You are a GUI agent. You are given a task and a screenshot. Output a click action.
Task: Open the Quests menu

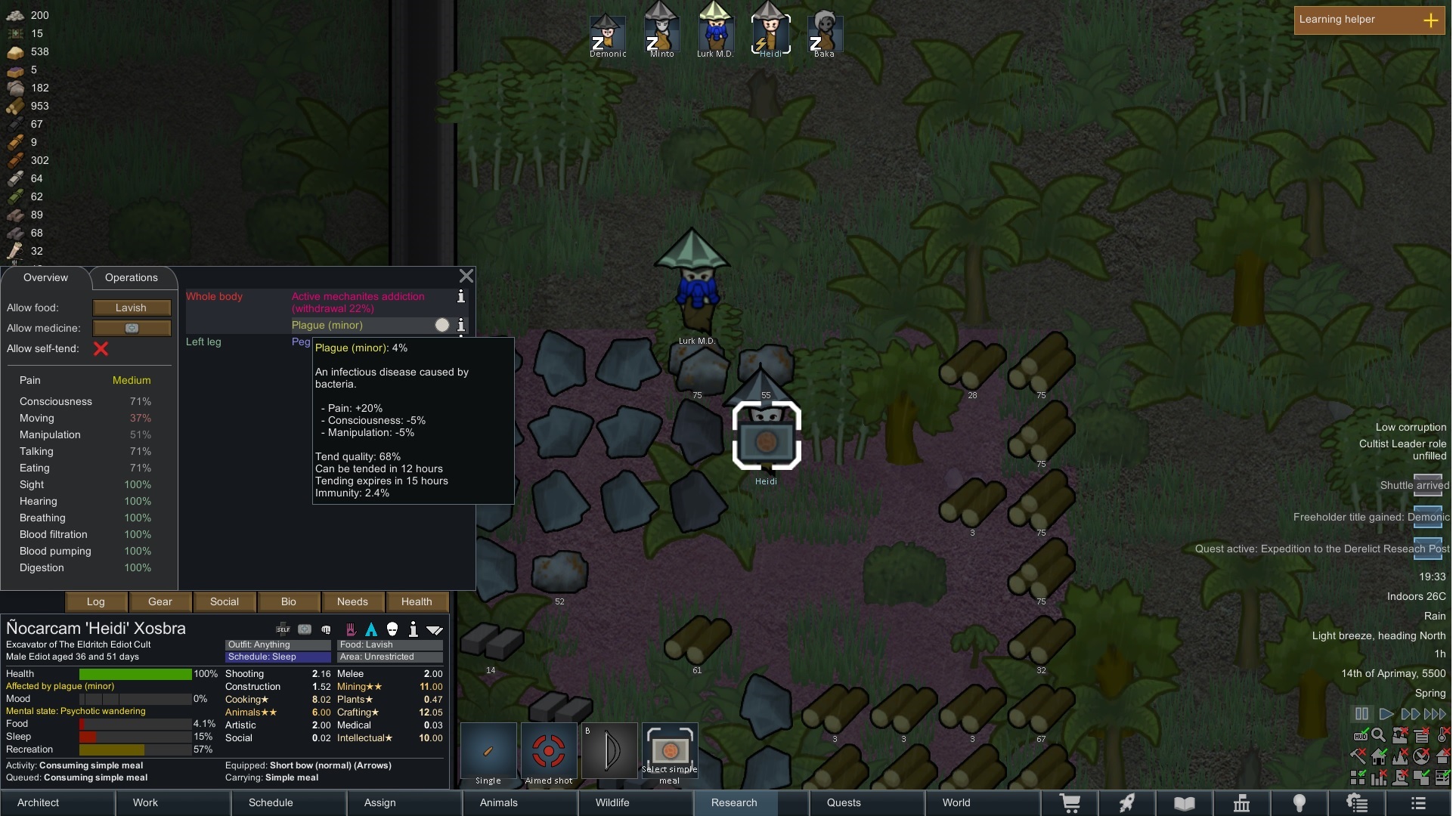844,803
